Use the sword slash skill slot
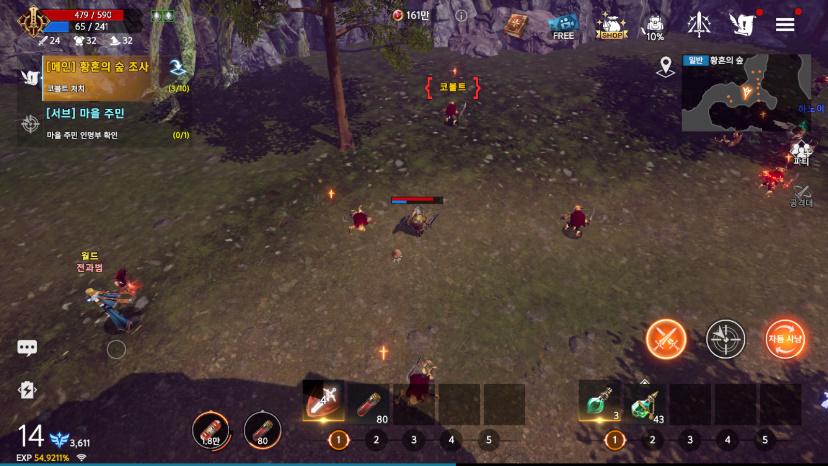This screenshot has width=828, height=466. (323, 401)
